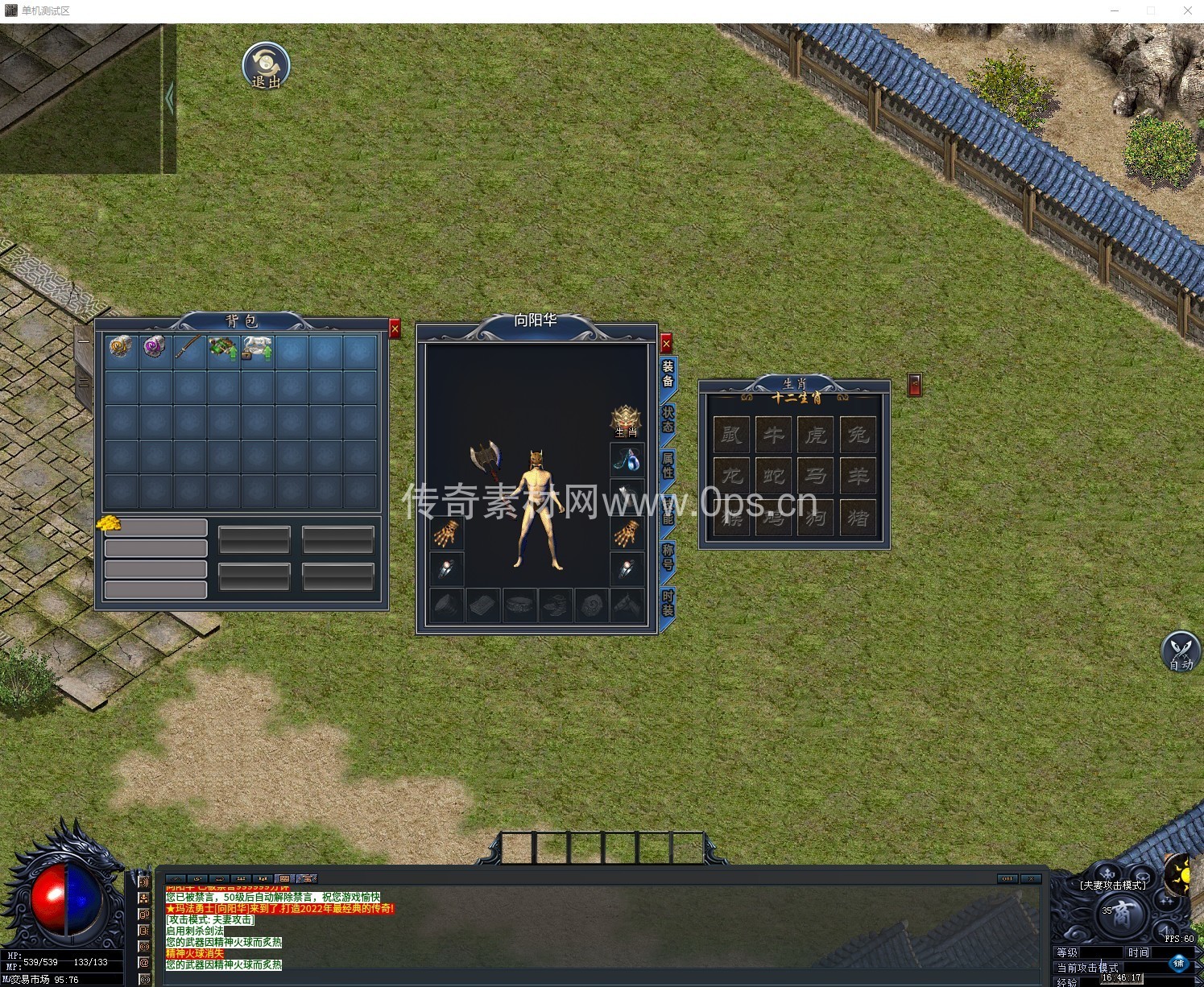This screenshot has width=1204, height=987.
Task: Select the purple spiral scroll in backpack
Action: point(155,348)
